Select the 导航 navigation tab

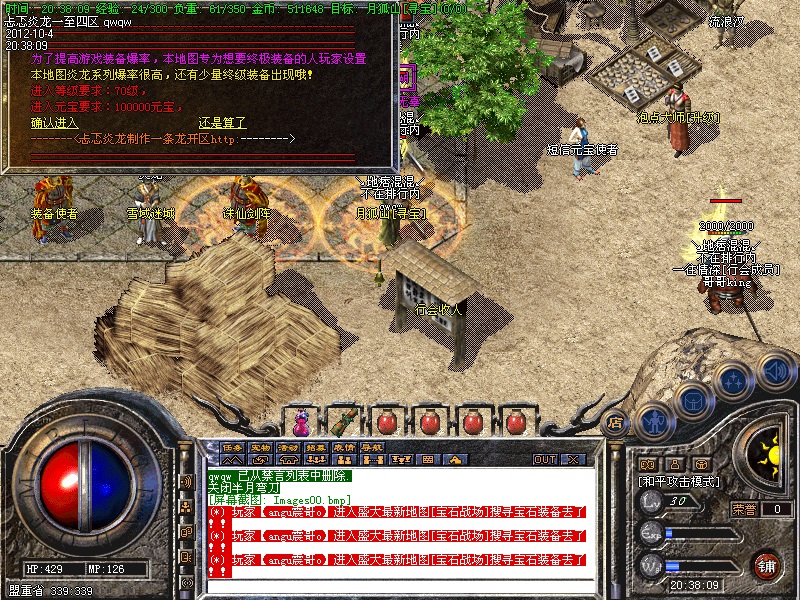pyautogui.click(x=373, y=446)
